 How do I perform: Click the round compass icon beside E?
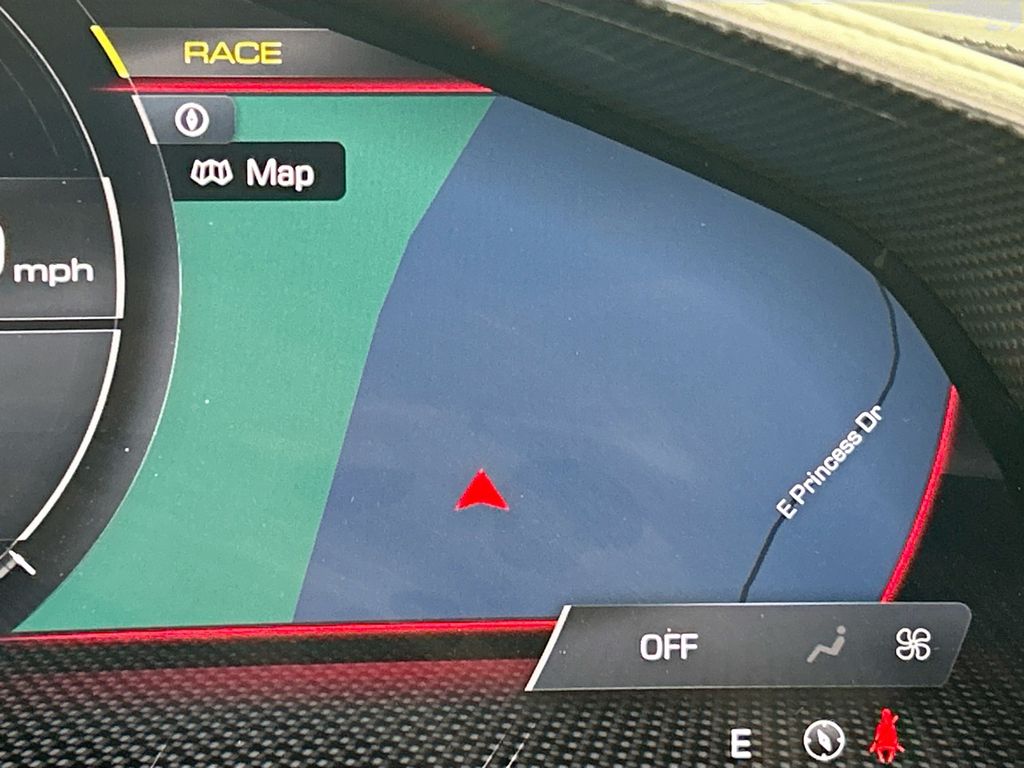coord(824,741)
